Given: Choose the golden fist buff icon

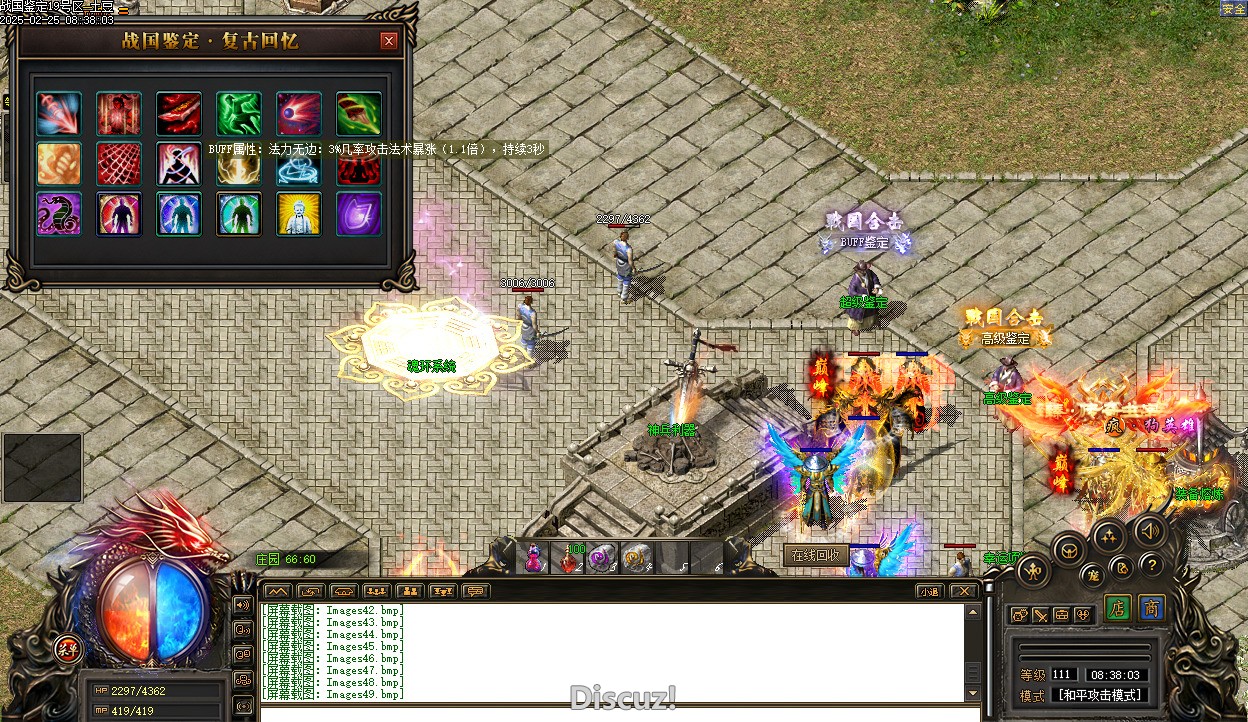Looking at the screenshot, I should coord(59,164).
